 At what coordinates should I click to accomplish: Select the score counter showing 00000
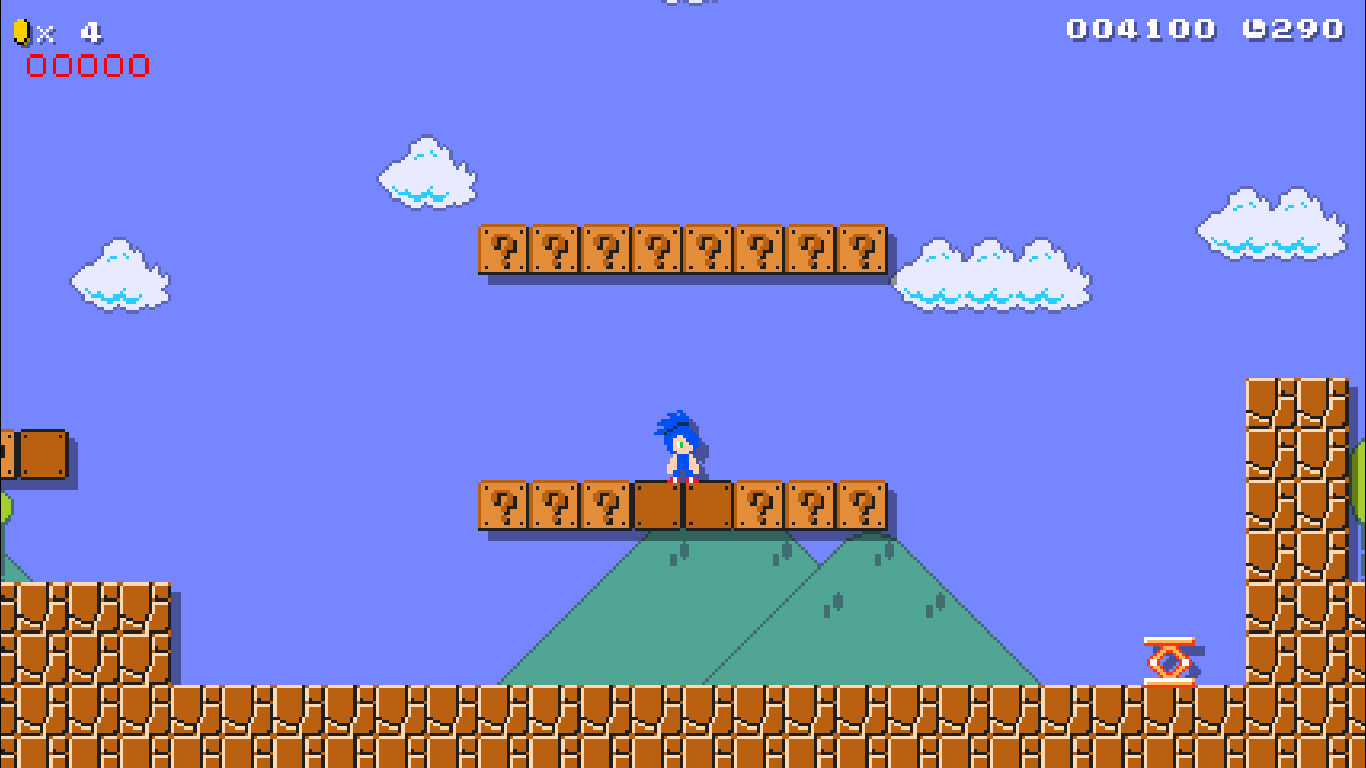88,66
